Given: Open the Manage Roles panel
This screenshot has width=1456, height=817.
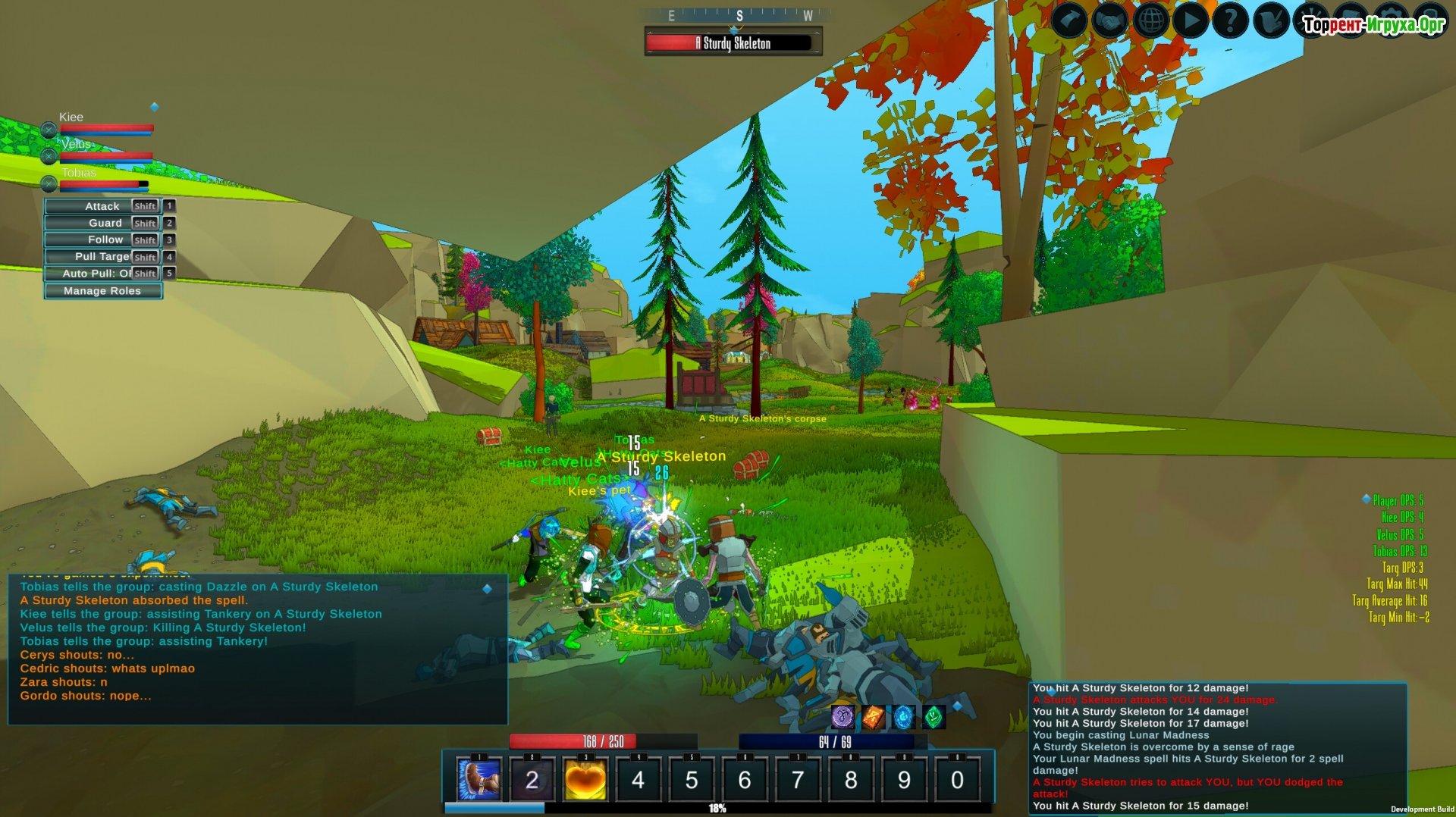Looking at the screenshot, I should coord(102,291).
